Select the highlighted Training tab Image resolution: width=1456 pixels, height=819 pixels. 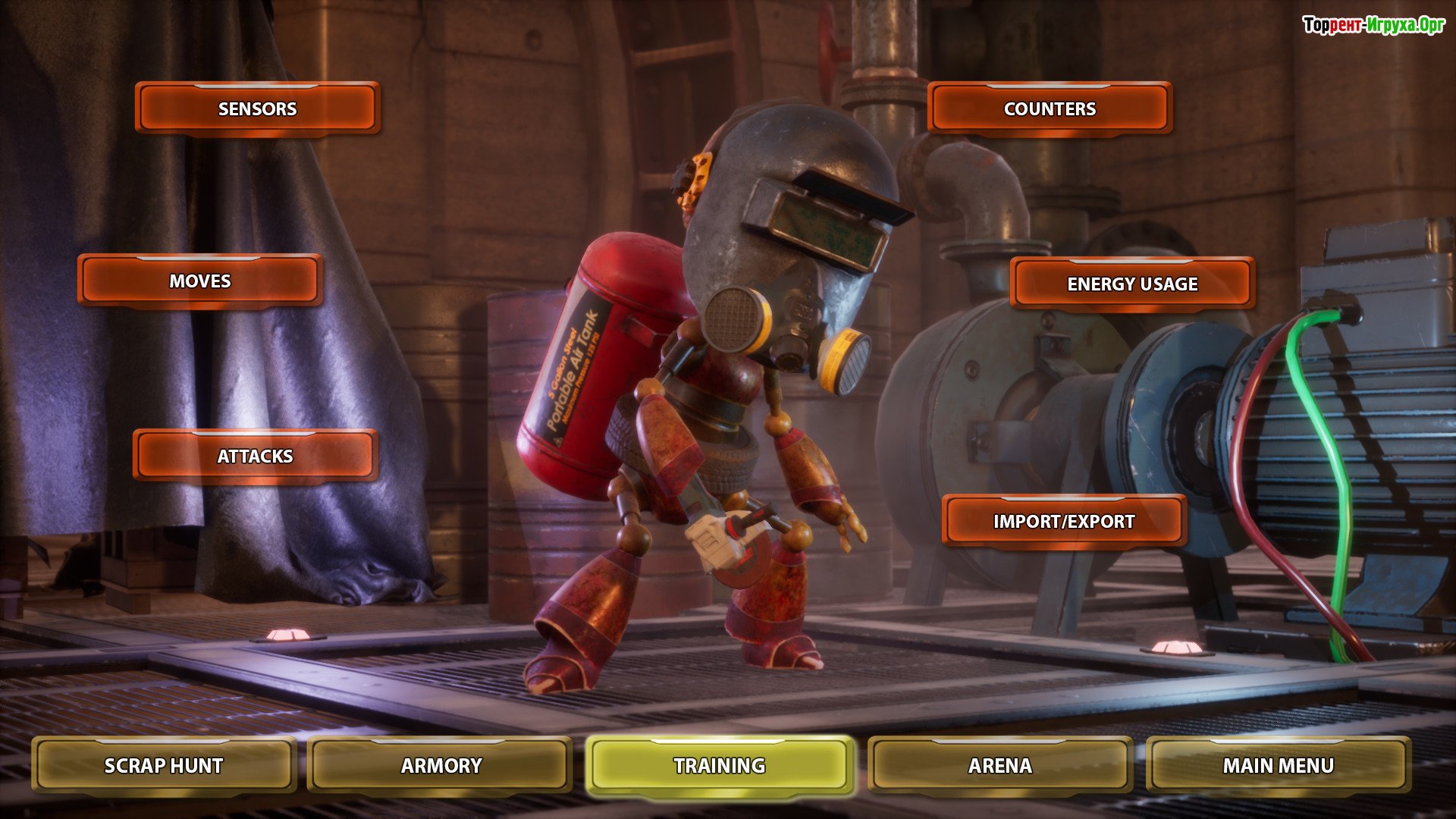coord(720,765)
